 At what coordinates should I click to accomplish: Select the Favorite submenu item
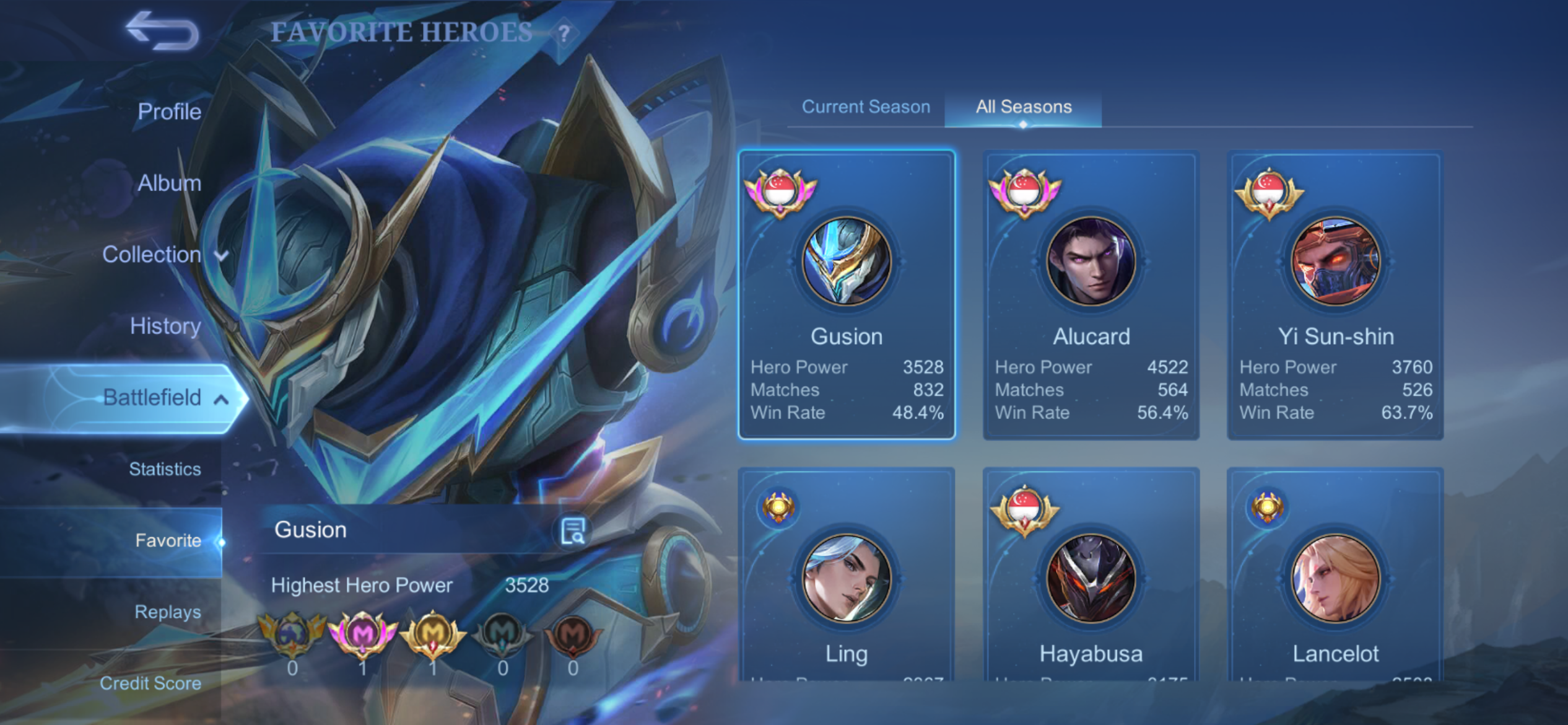click(x=168, y=540)
